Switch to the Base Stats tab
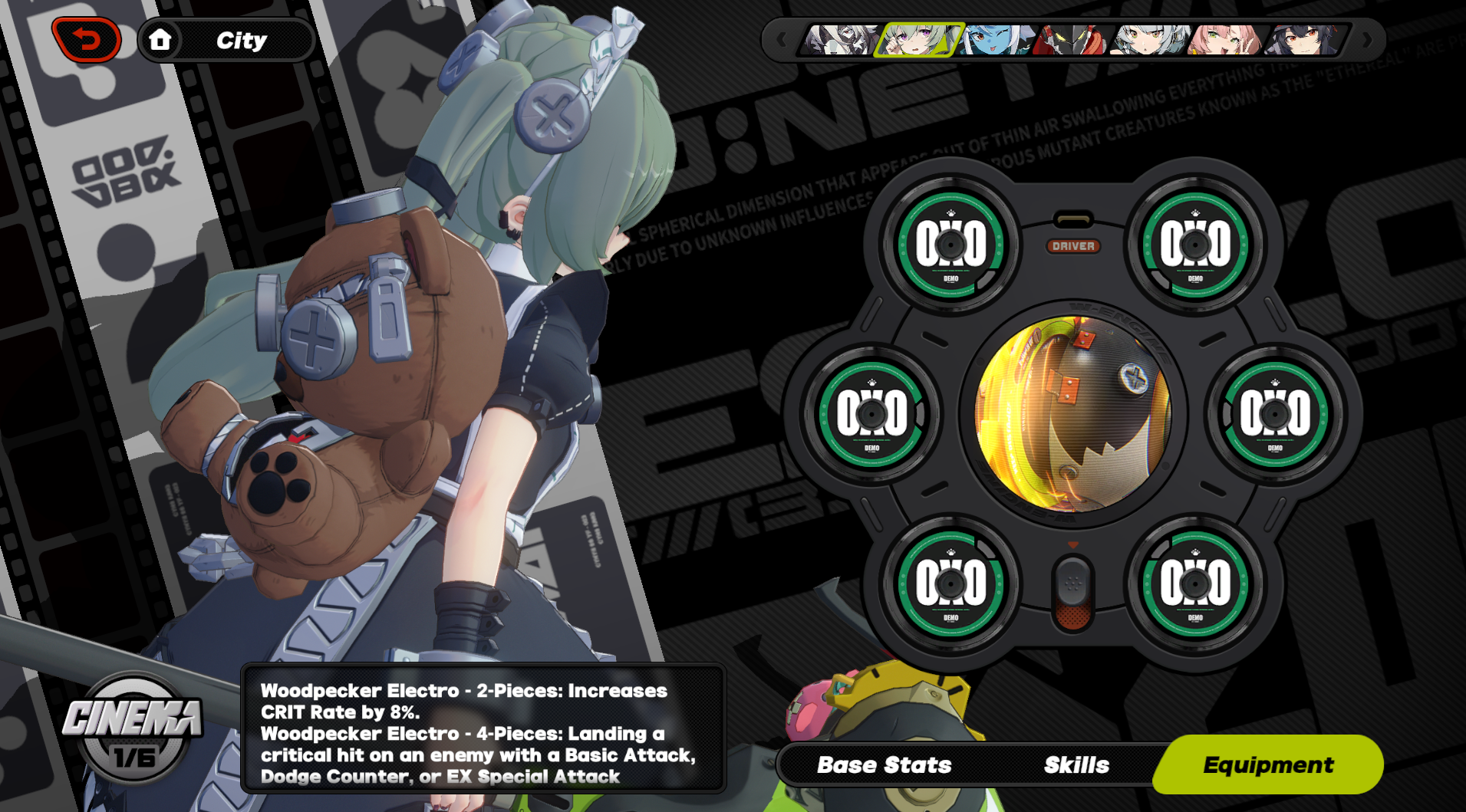 click(884, 764)
